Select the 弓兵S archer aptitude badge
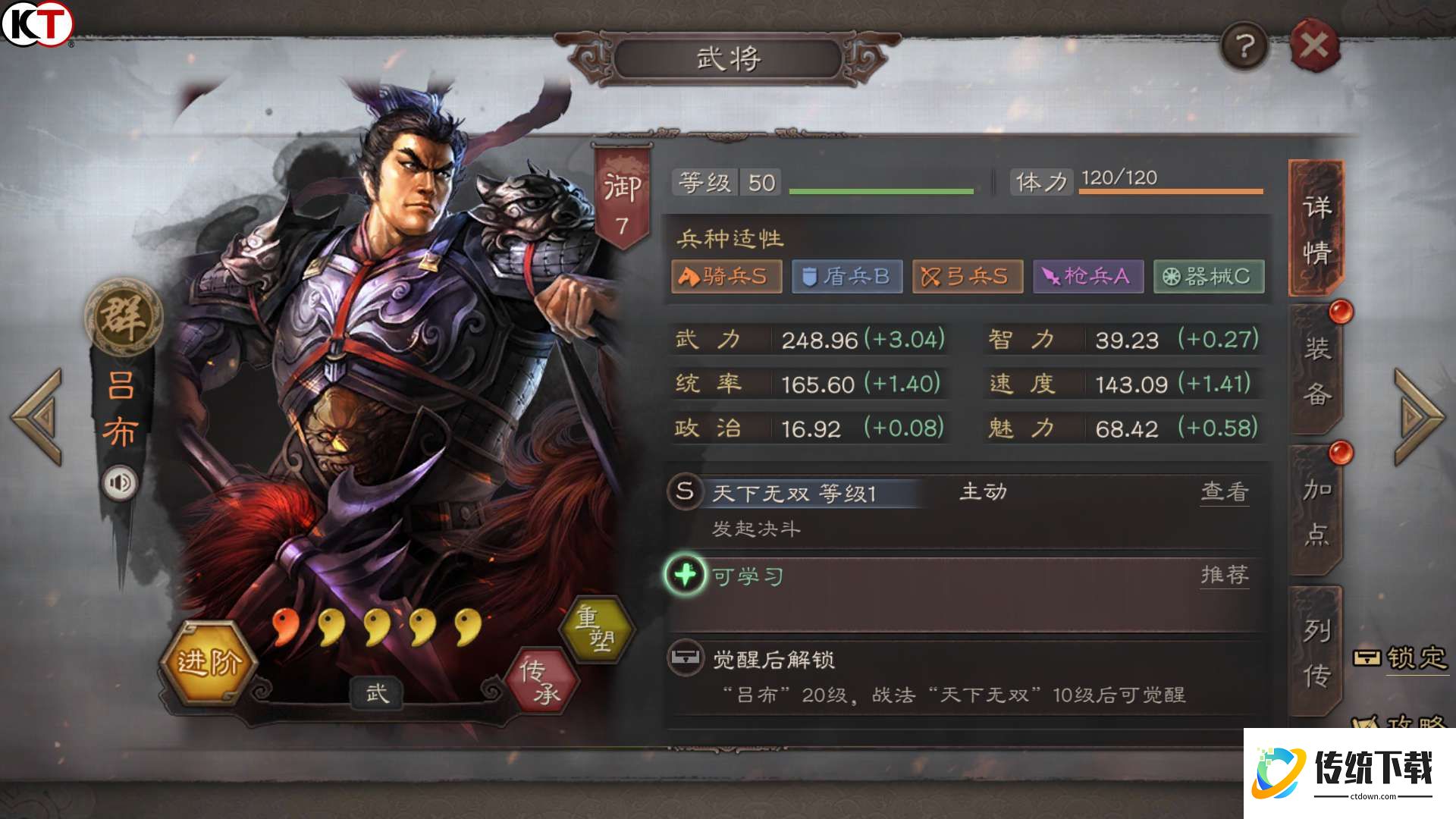 (x=967, y=278)
